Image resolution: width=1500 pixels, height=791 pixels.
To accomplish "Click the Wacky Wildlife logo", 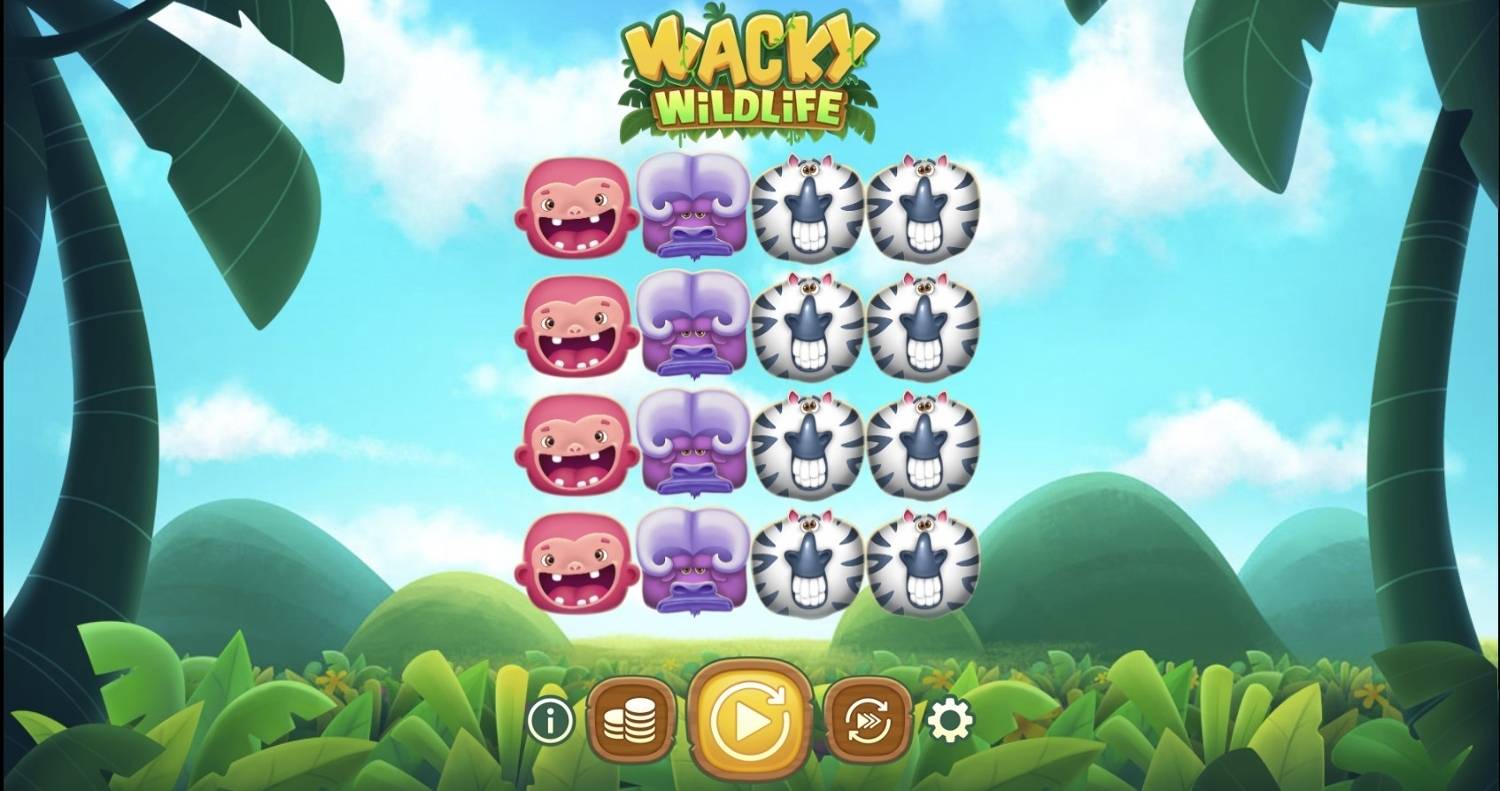I will click(748, 70).
